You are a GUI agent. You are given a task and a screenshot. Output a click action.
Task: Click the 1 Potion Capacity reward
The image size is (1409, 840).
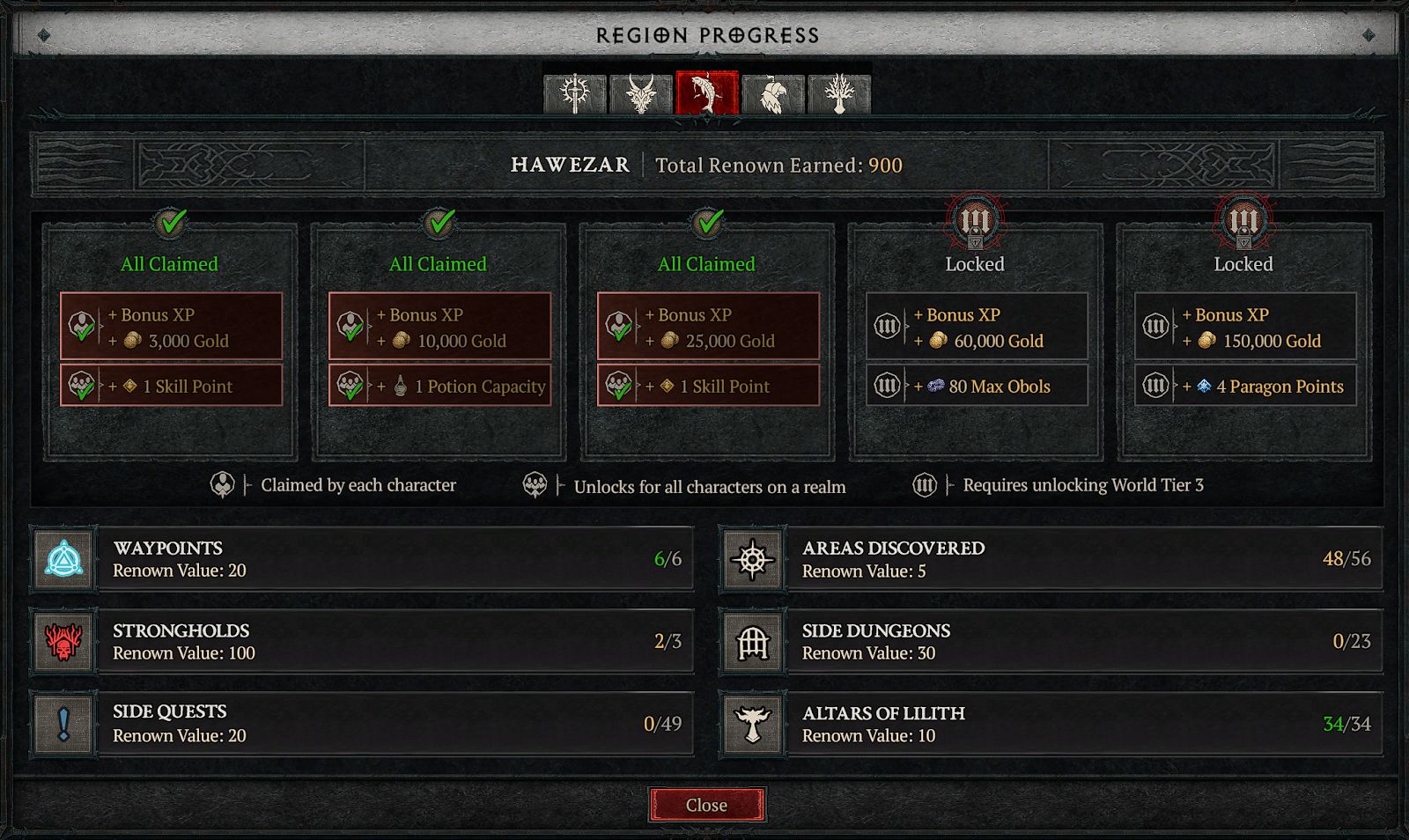(439, 386)
